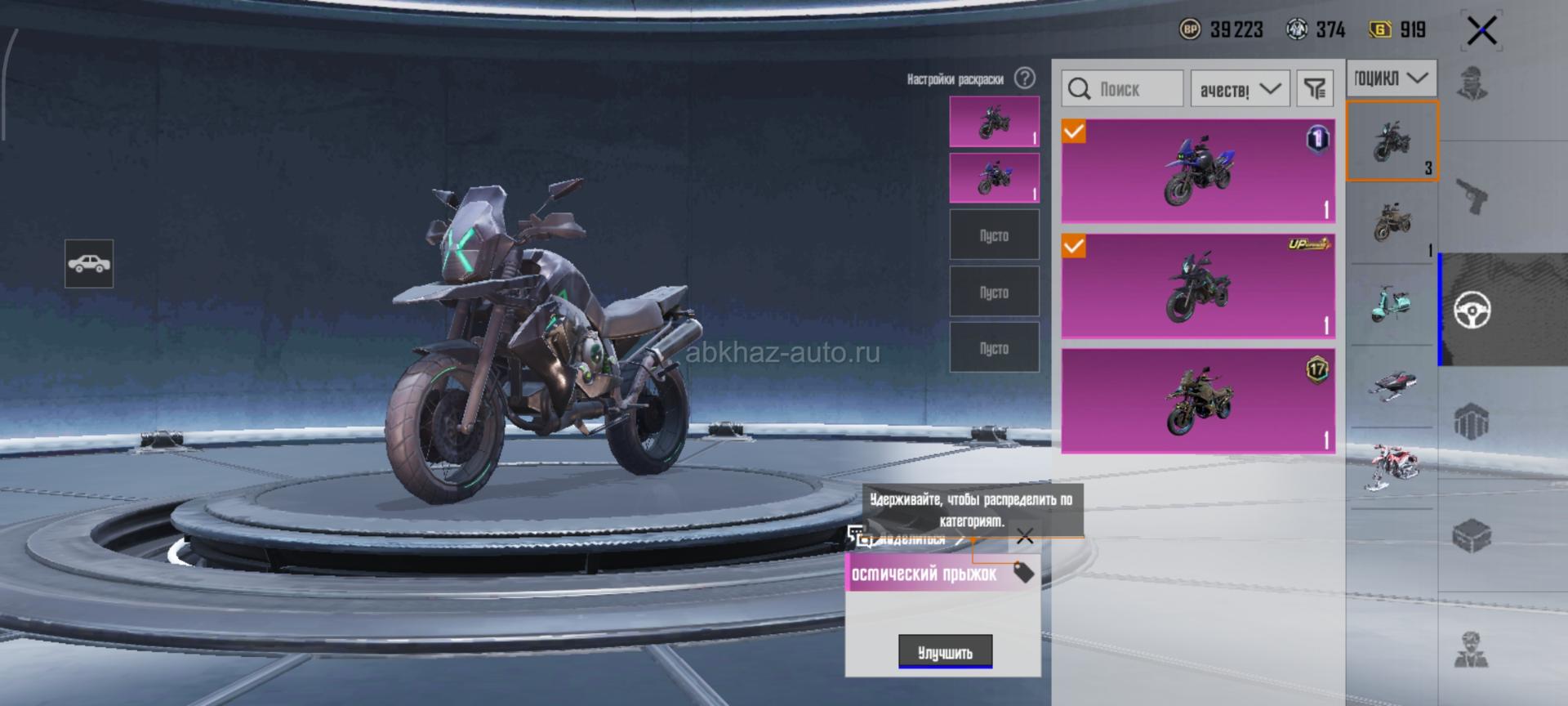The width and height of the screenshot is (1568, 706).
Task: Click the tag icon beside the skin name
Action: (x=1023, y=572)
